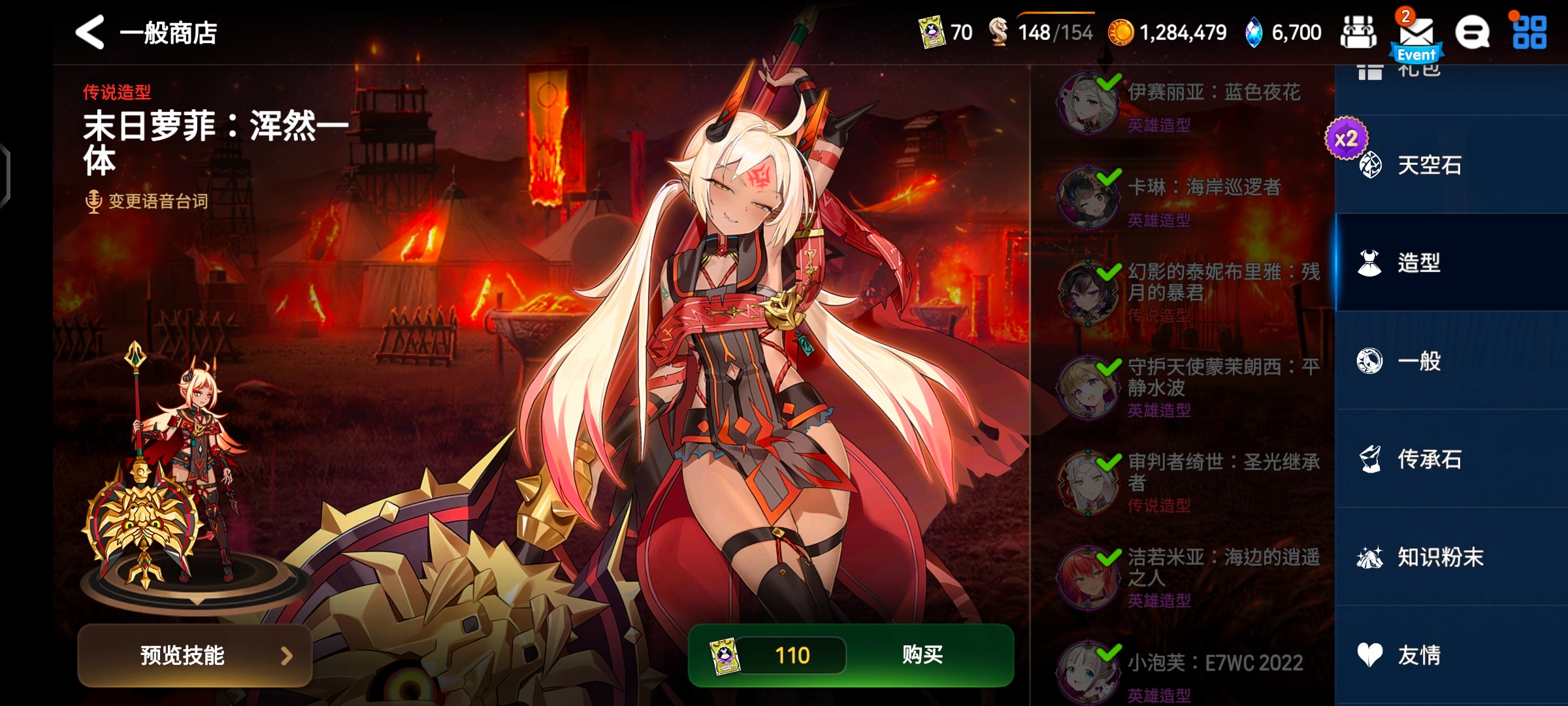Screen dimensions: 1568x706
Task: Open the Event mailbox icon
Action: tap(1416, 34)
